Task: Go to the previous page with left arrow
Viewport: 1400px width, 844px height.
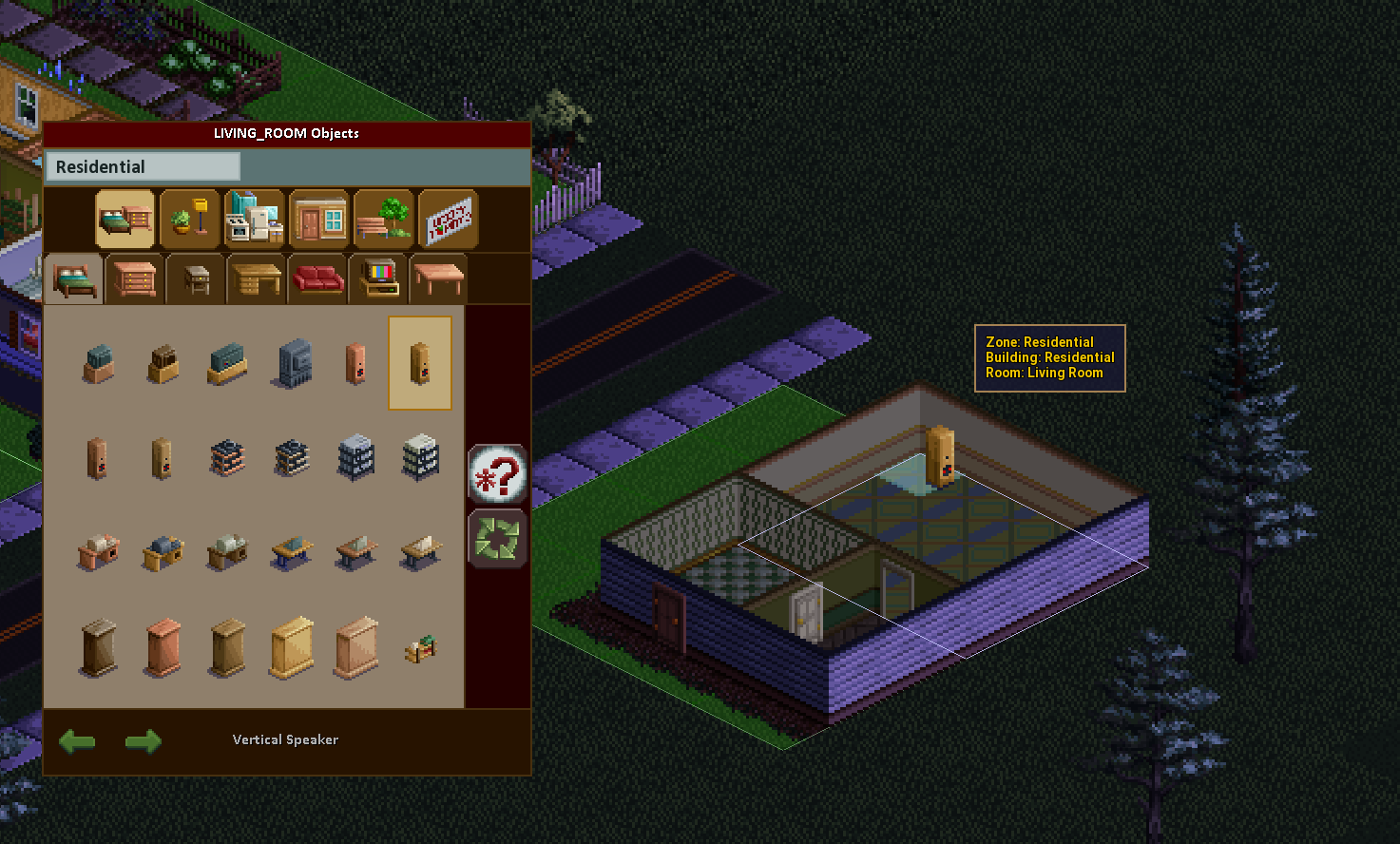Action: [x=77, y=740]
